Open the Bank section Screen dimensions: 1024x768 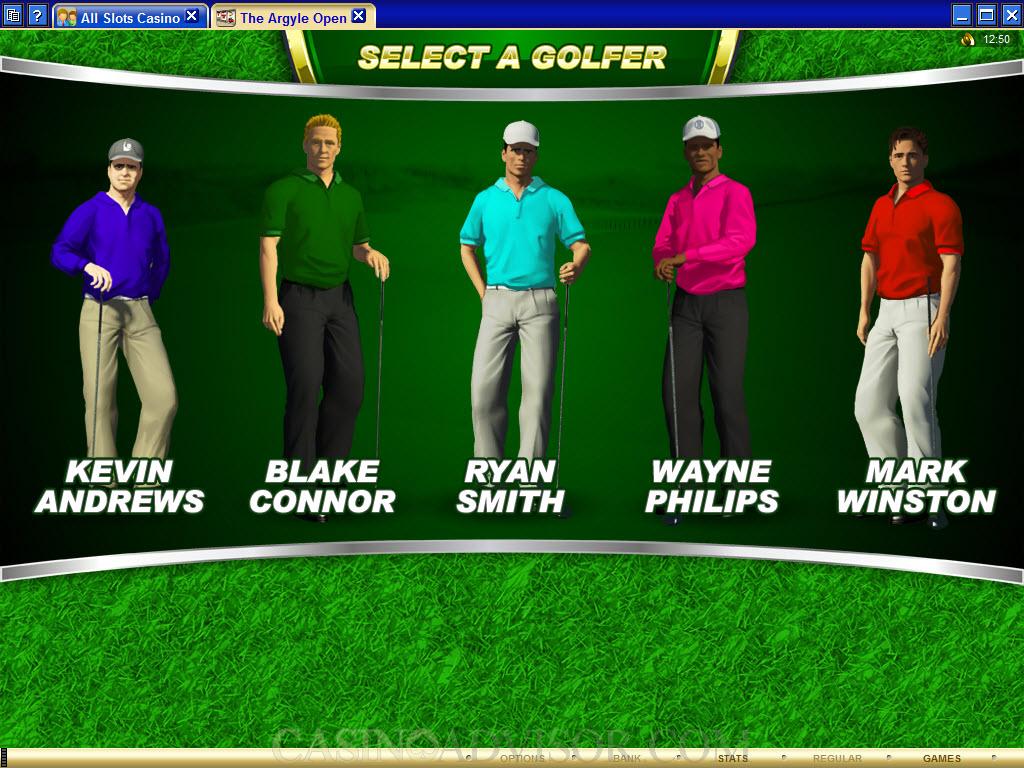coord(627,759)
